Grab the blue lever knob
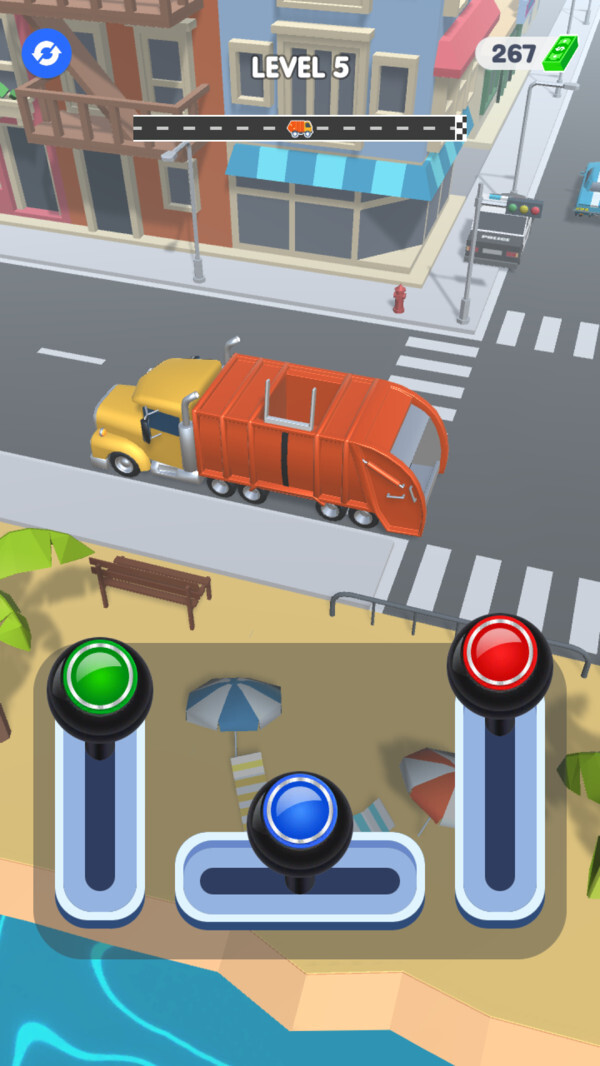Viewport: 600px width, 1066px height. click(299, 811)
